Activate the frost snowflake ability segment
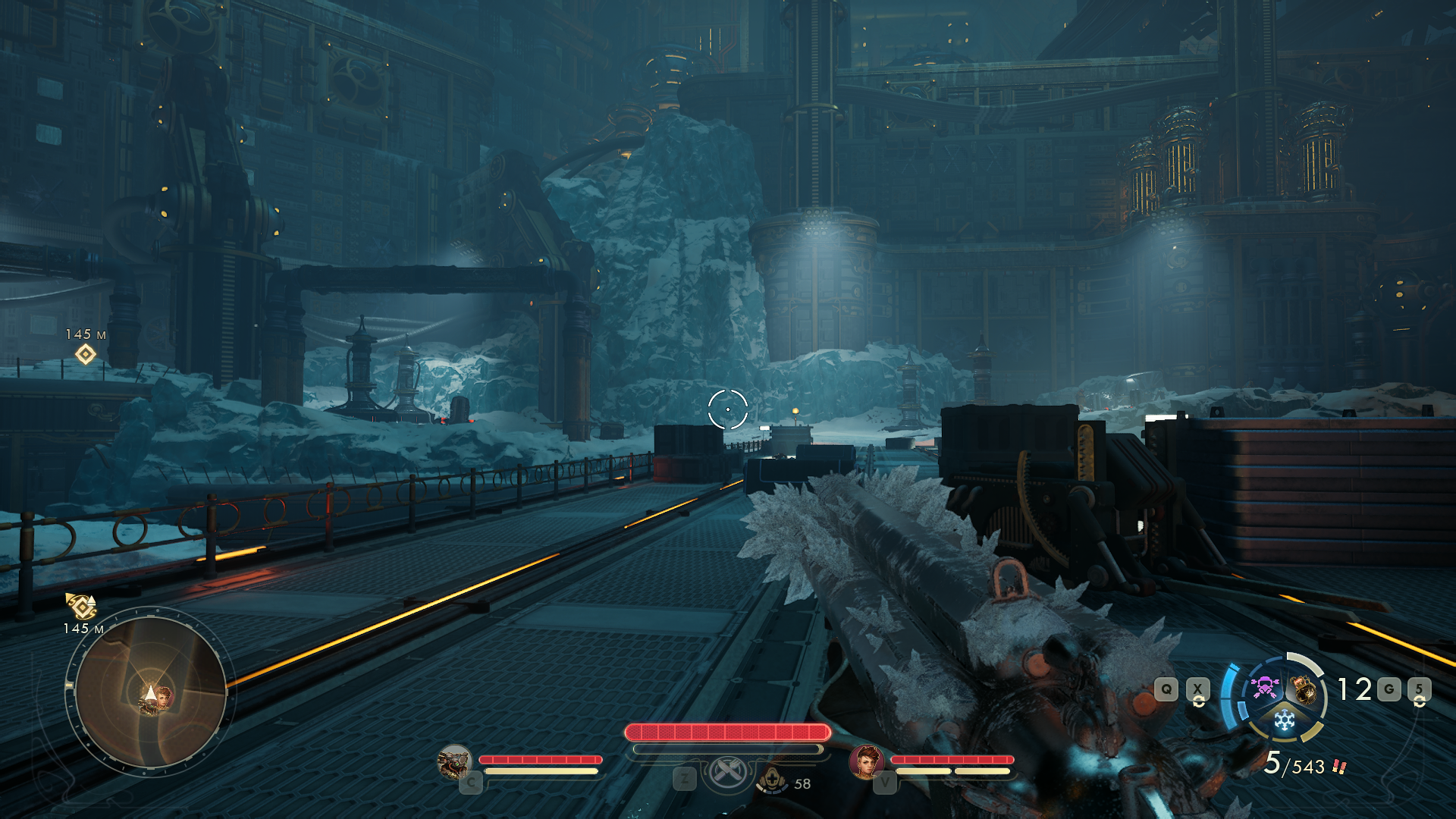The height and width of the screenshot is (819, 1456). click(1284, 720)
